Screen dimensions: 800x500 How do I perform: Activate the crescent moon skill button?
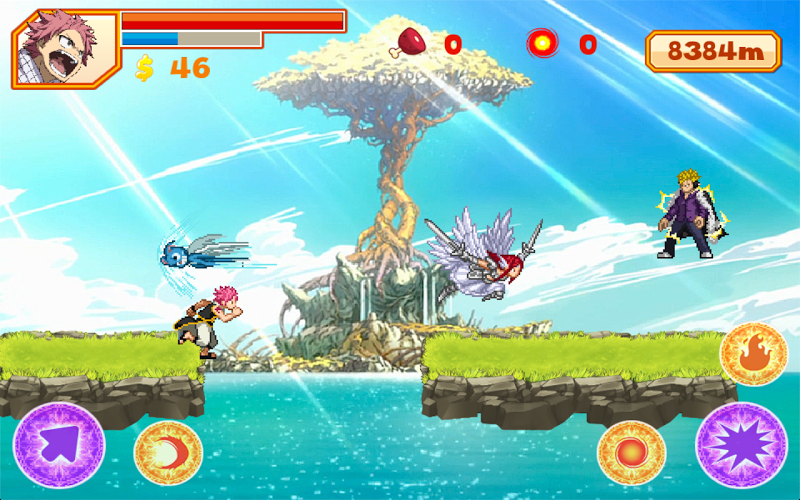[168, 453]
